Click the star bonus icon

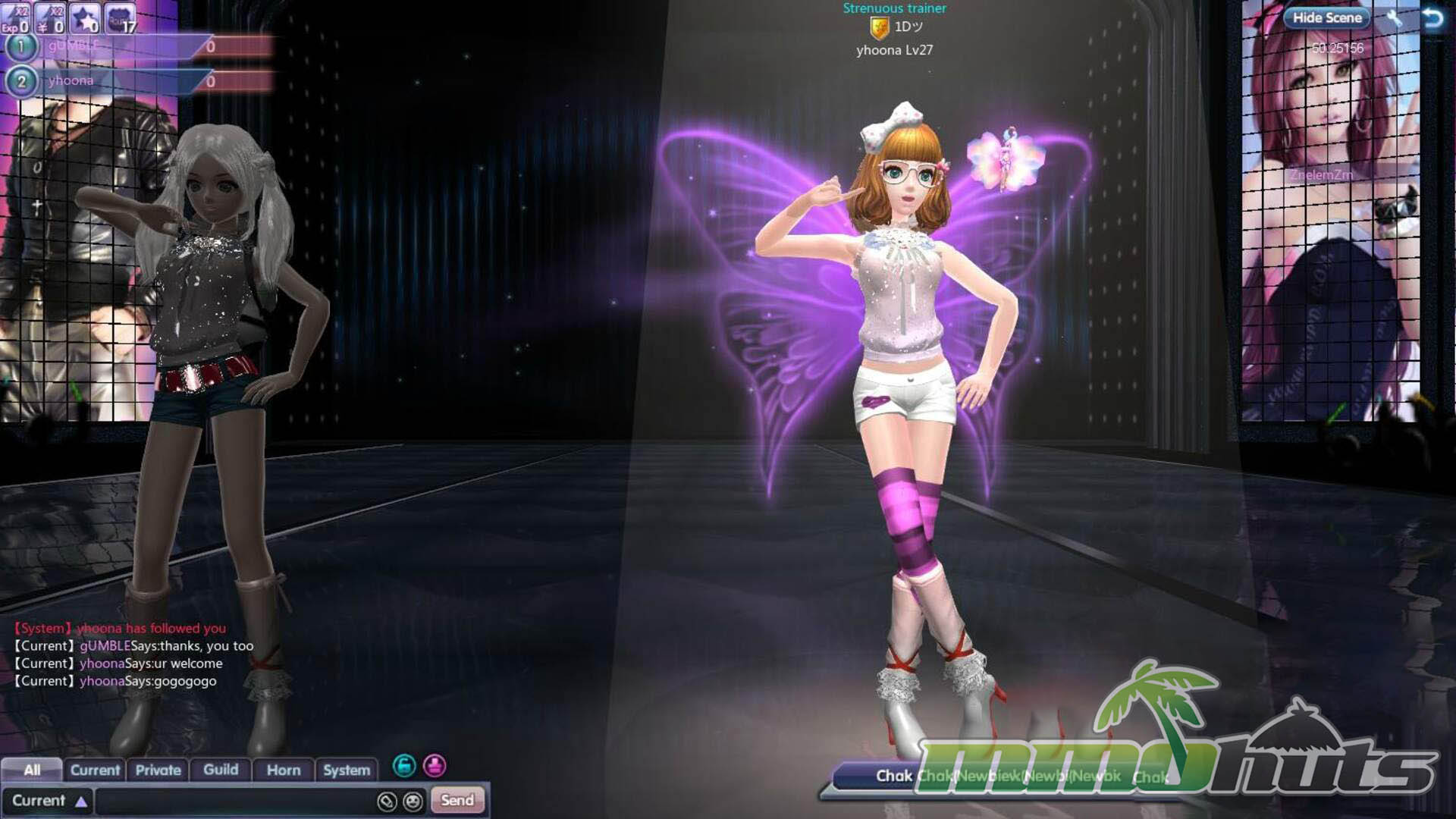click(84, 18)
